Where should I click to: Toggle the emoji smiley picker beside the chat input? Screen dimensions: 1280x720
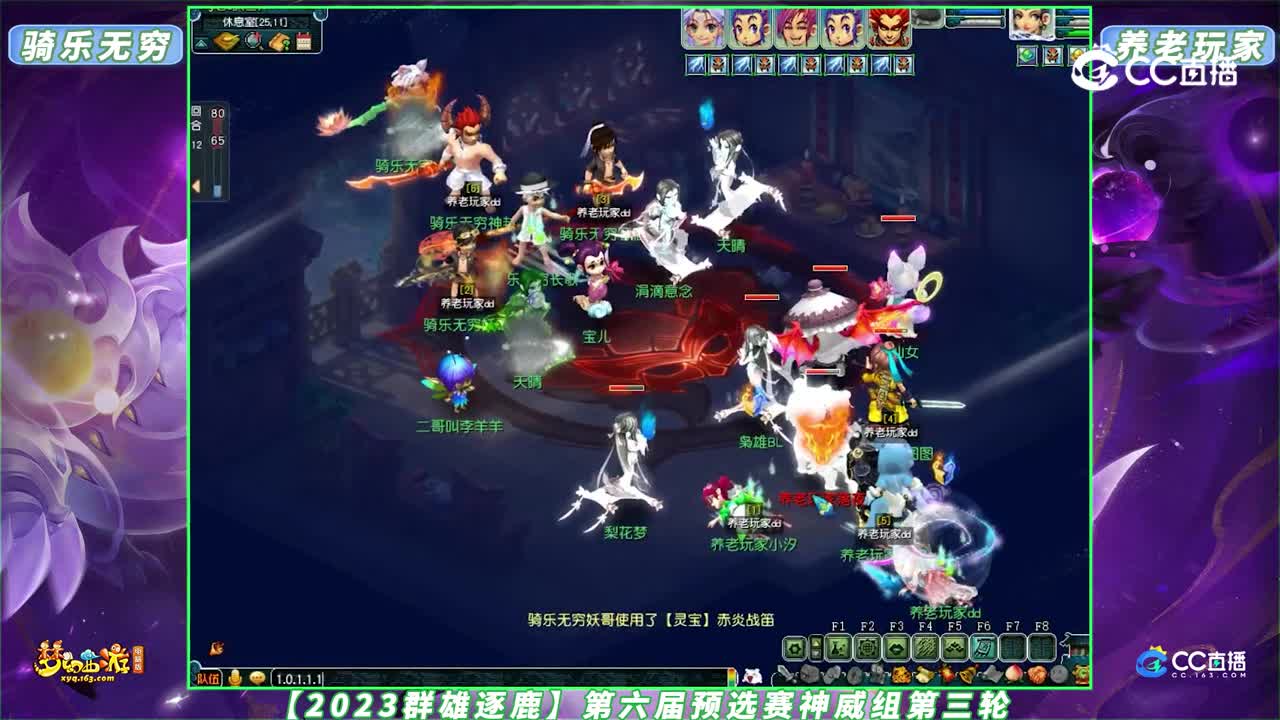click(x=257, y=678)
